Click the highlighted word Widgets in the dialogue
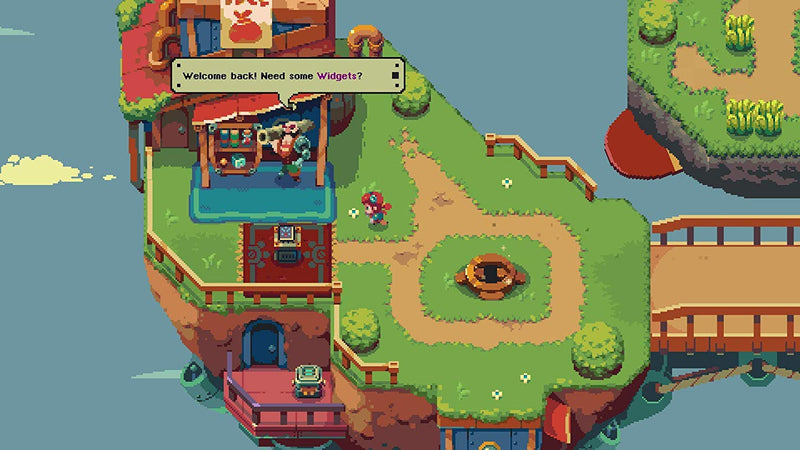Image resolution: width=800 pixels, height=450 pixels. pos(338,75)
